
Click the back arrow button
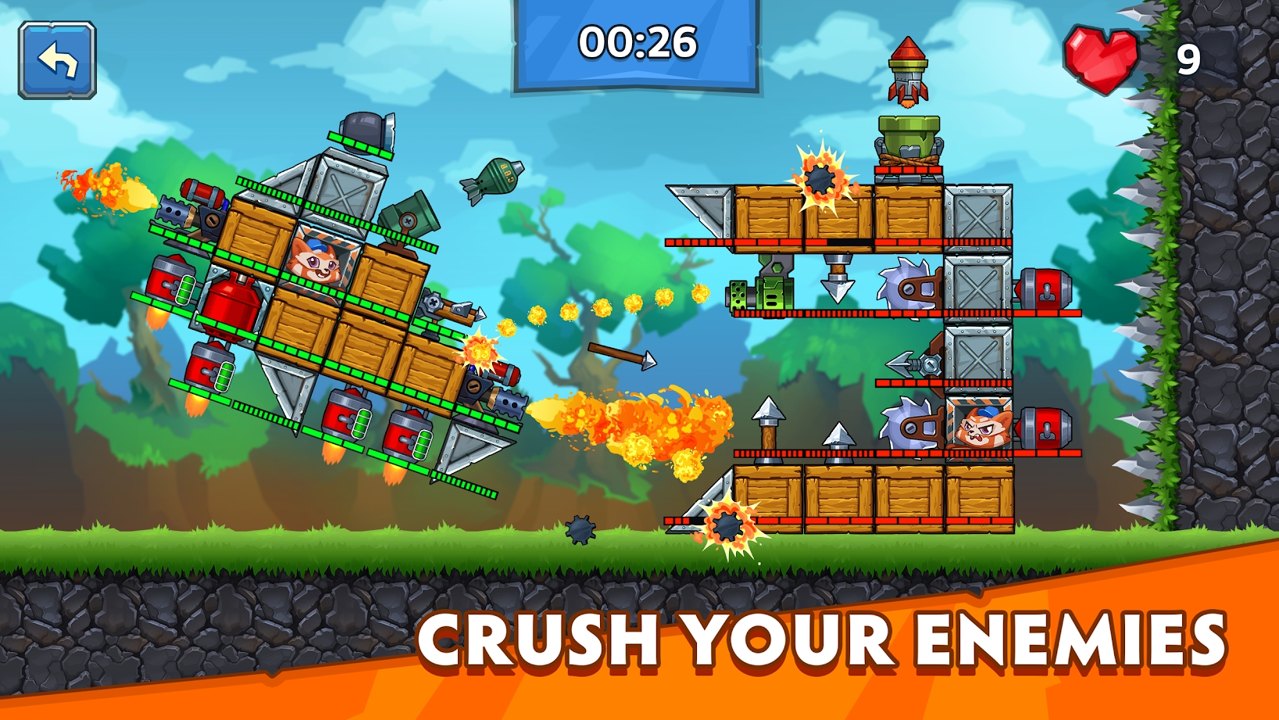(57, 60)
